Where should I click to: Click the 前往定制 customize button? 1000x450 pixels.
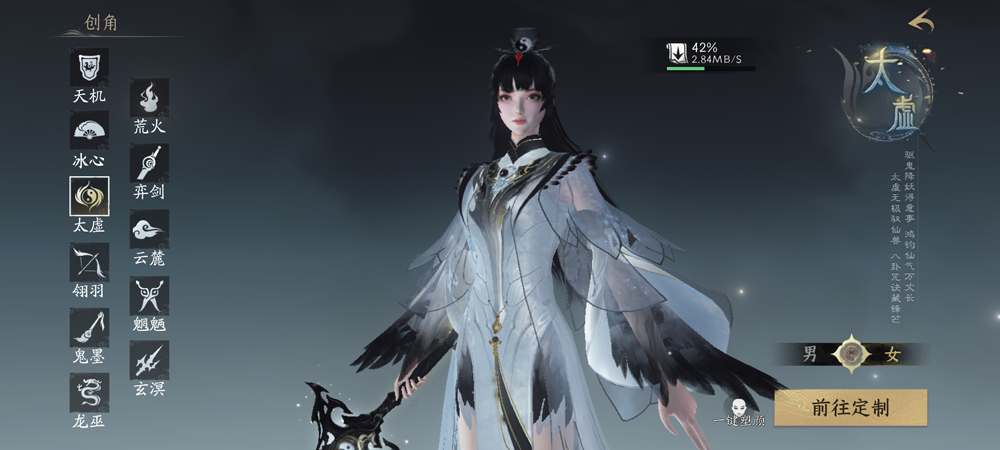pos(850,407)
